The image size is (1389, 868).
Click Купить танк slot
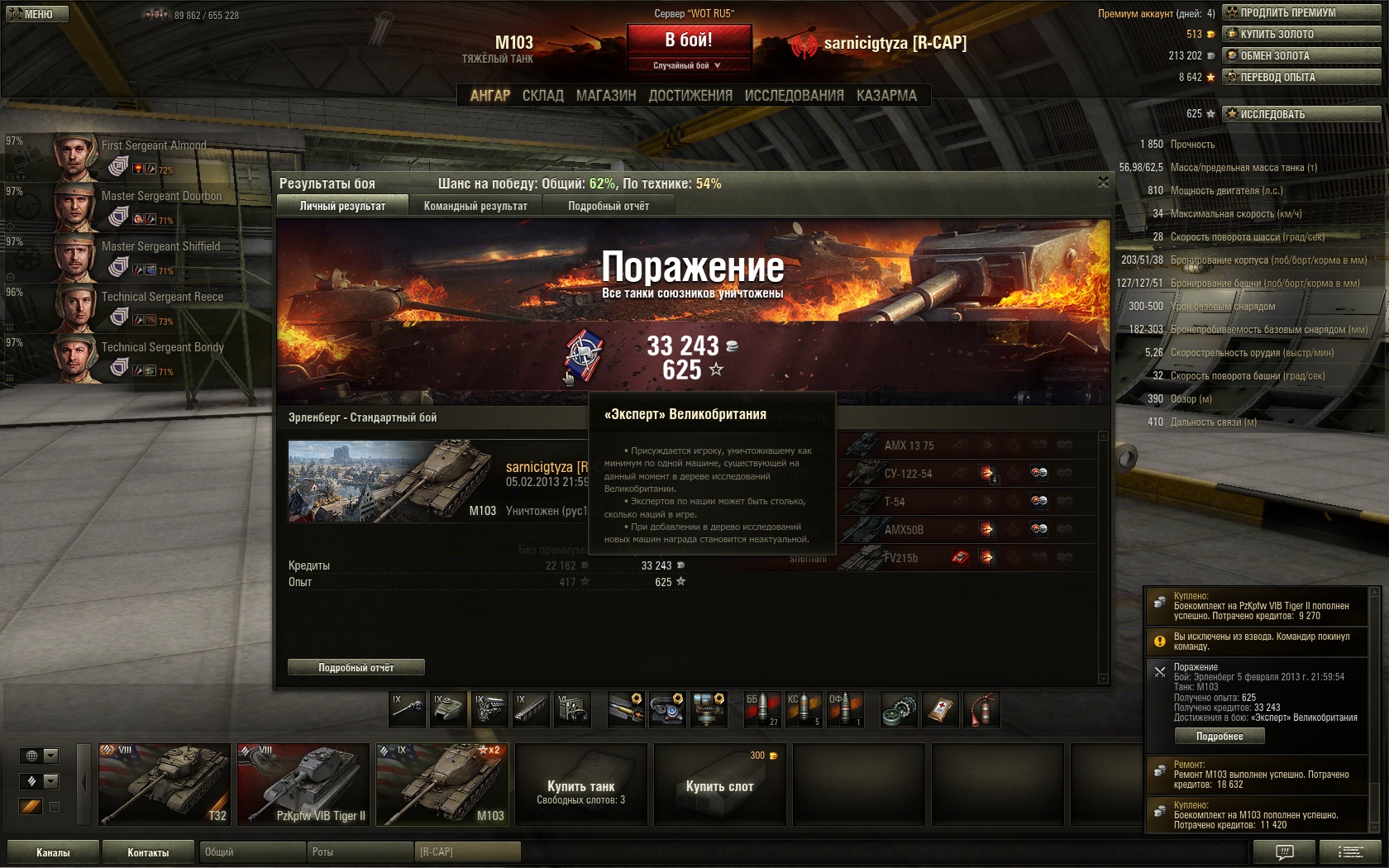[x=580, y=784]
